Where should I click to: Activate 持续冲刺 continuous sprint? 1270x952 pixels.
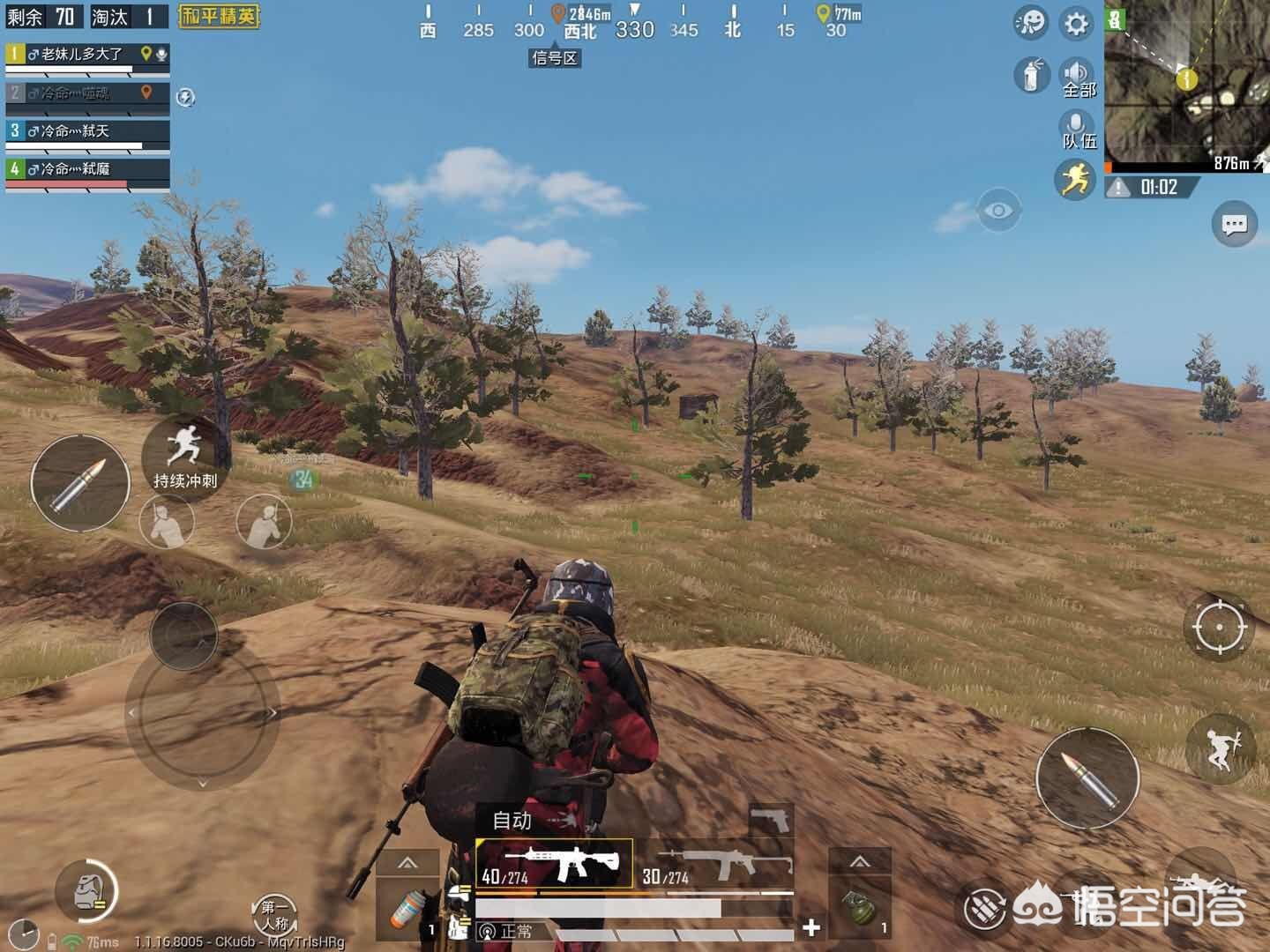[x=184, y=457]
